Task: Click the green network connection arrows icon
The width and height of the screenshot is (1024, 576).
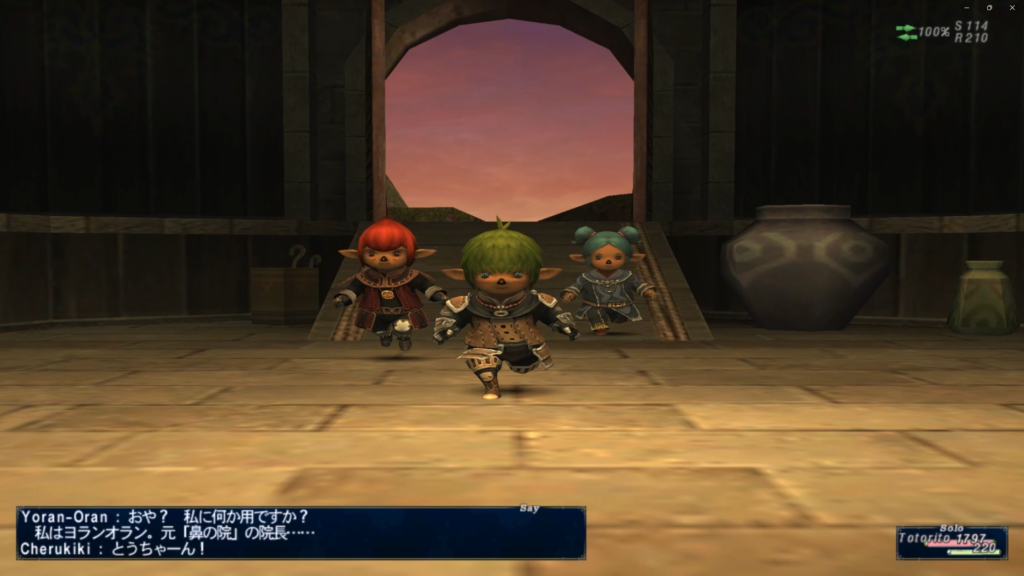Action: [x=906, y=32]
